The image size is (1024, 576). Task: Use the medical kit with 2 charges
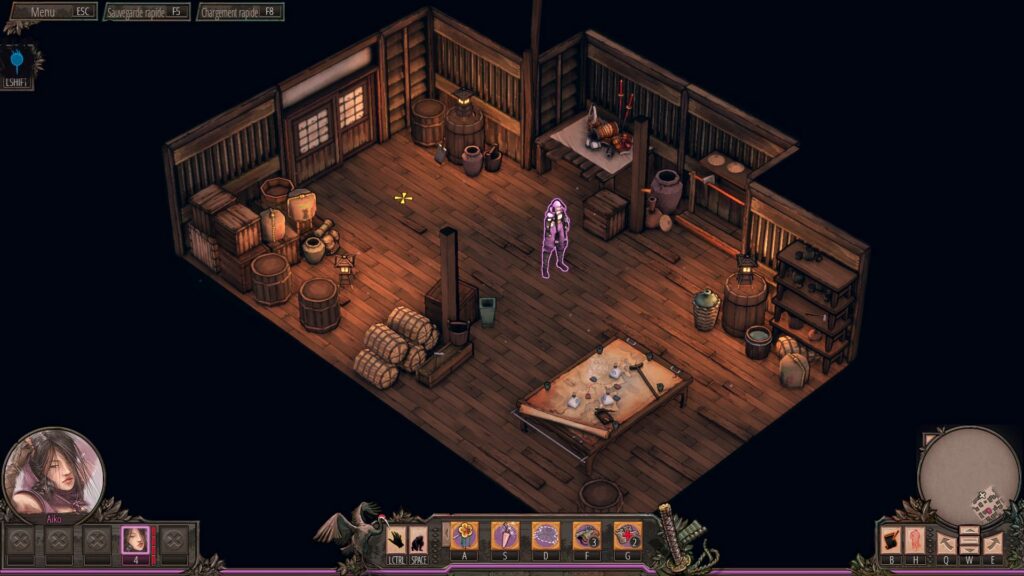[627, 536]
